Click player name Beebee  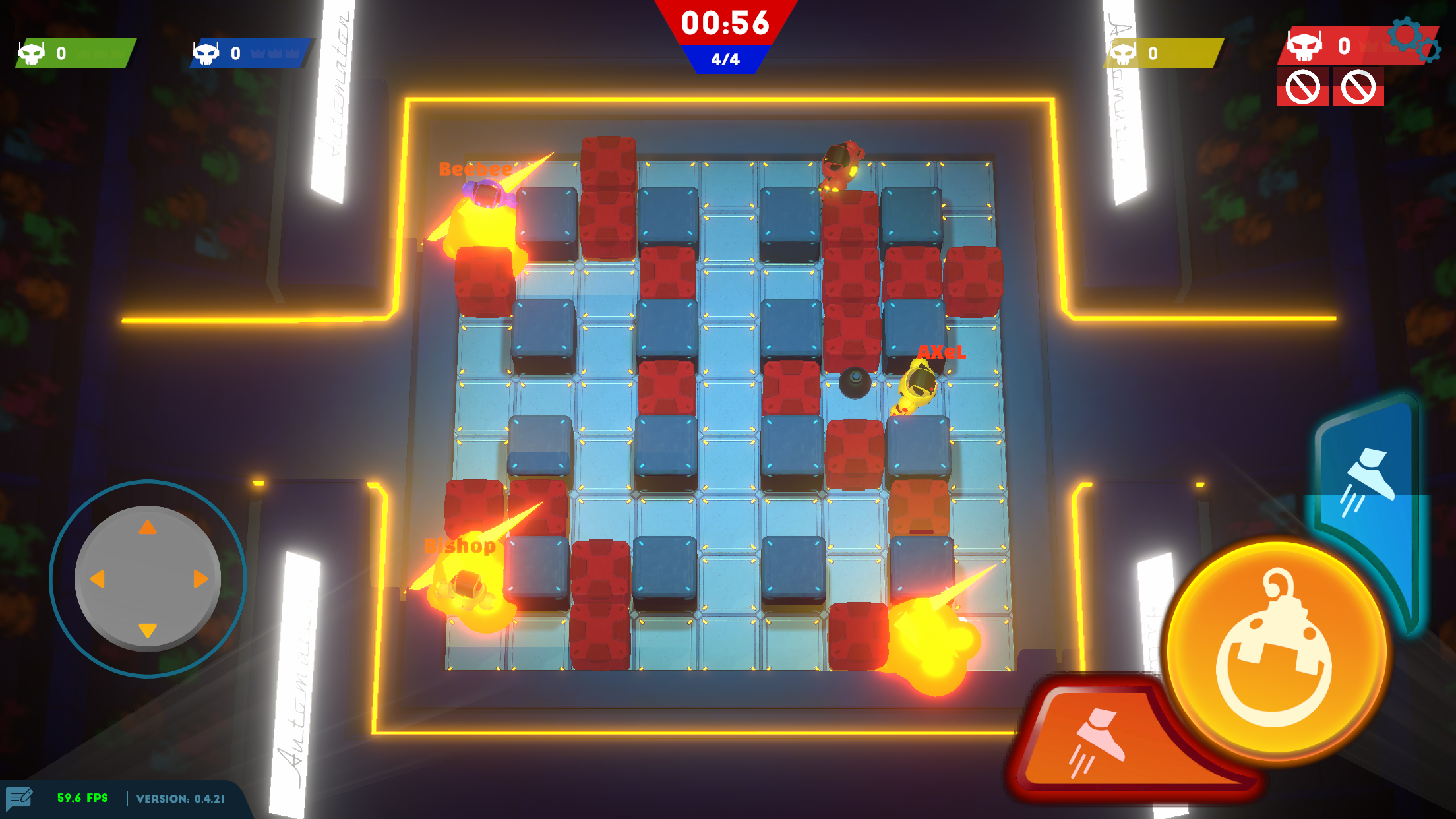[475, 170]
